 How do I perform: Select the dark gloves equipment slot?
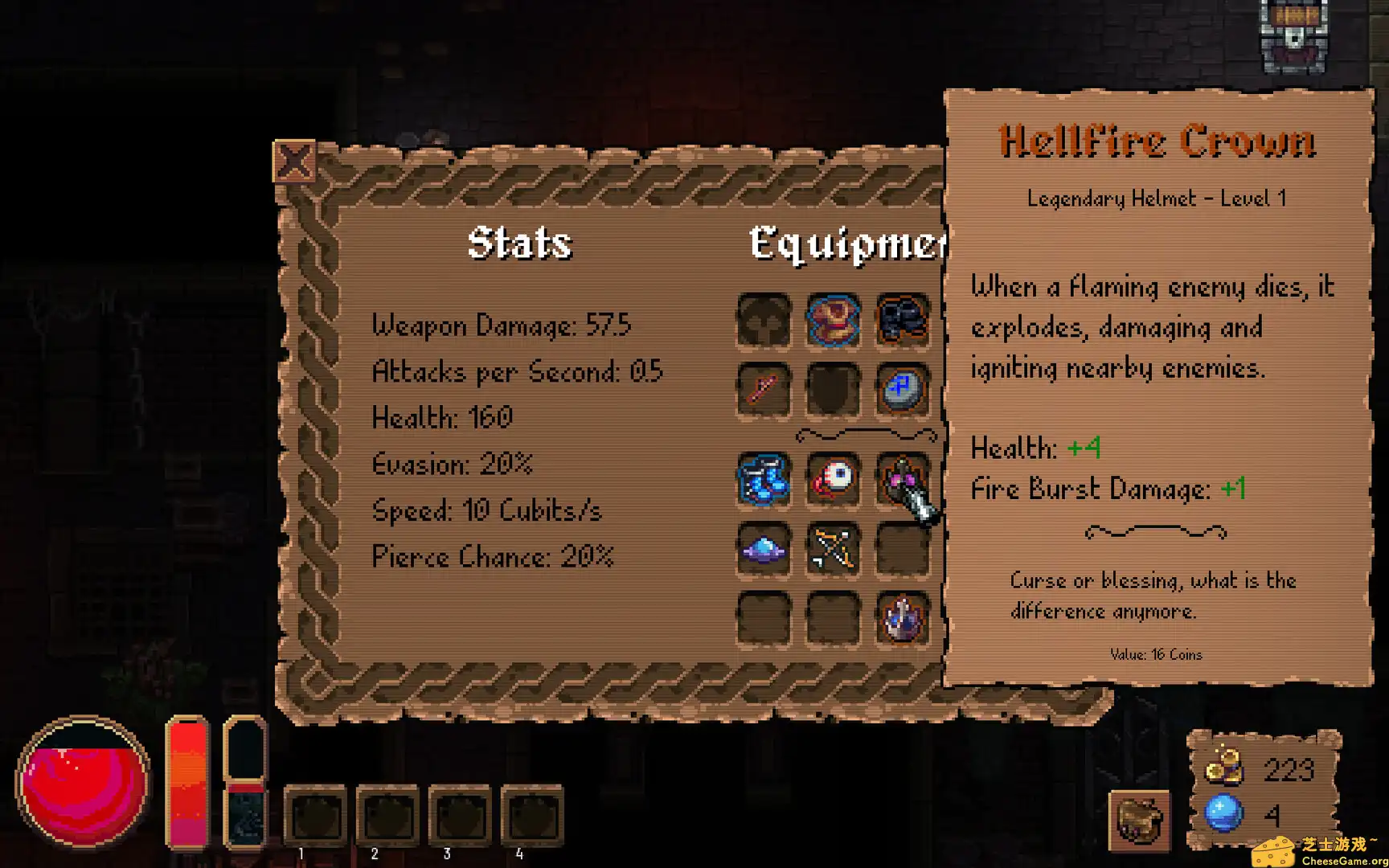point(902,321)
